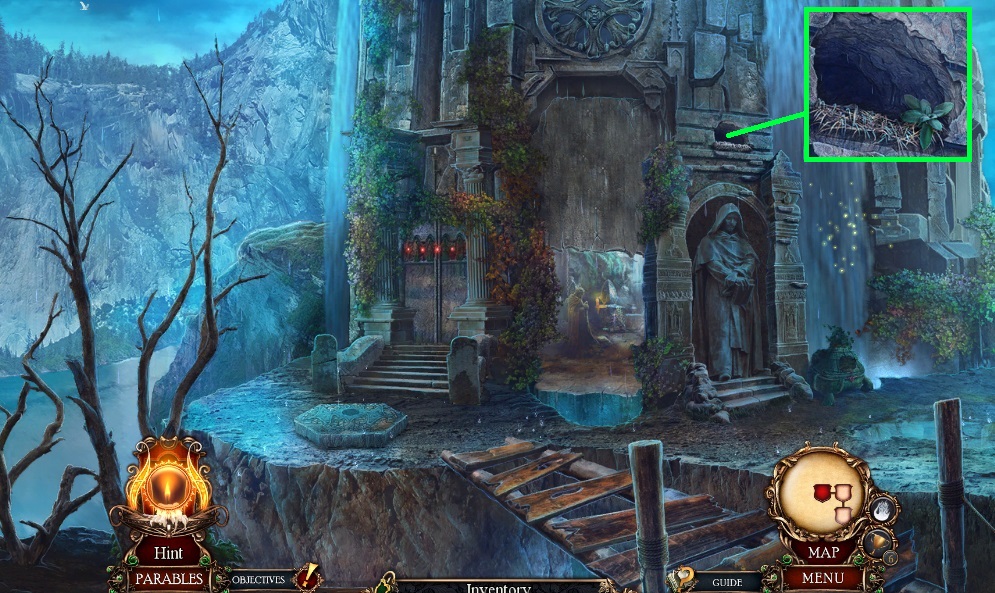Open the Parables collection
This screenshot has width=995, height=593.
coord(168,578)
